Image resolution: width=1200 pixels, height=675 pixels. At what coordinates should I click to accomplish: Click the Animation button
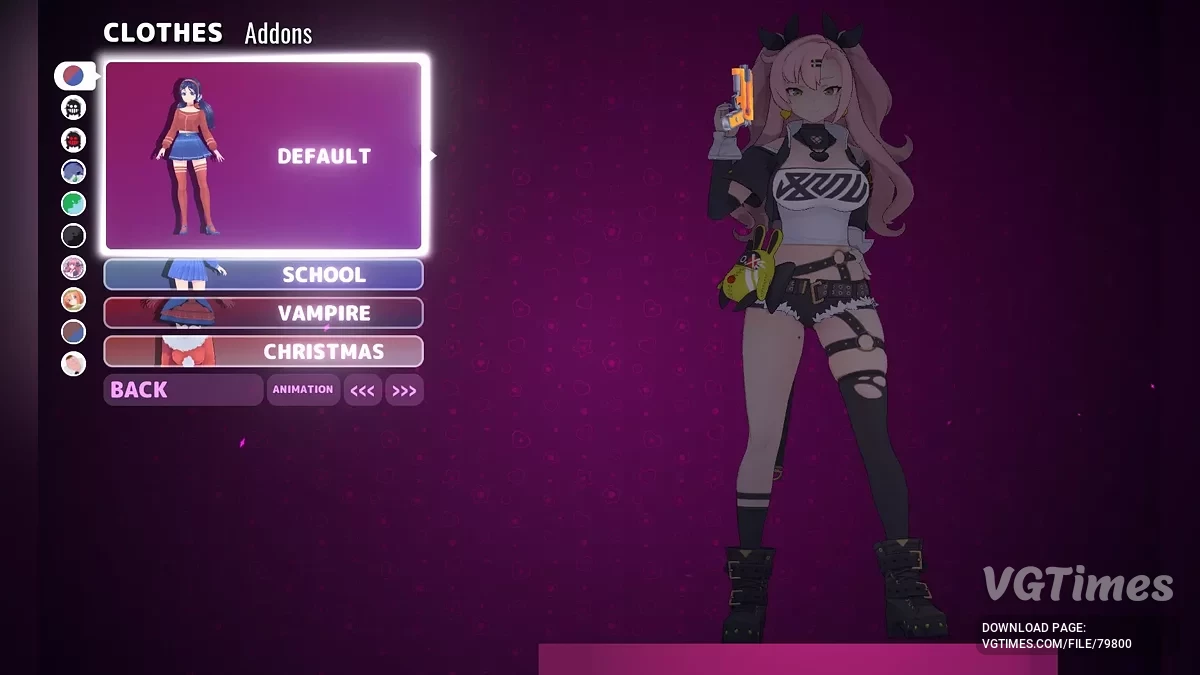click(x=303, y=390)
